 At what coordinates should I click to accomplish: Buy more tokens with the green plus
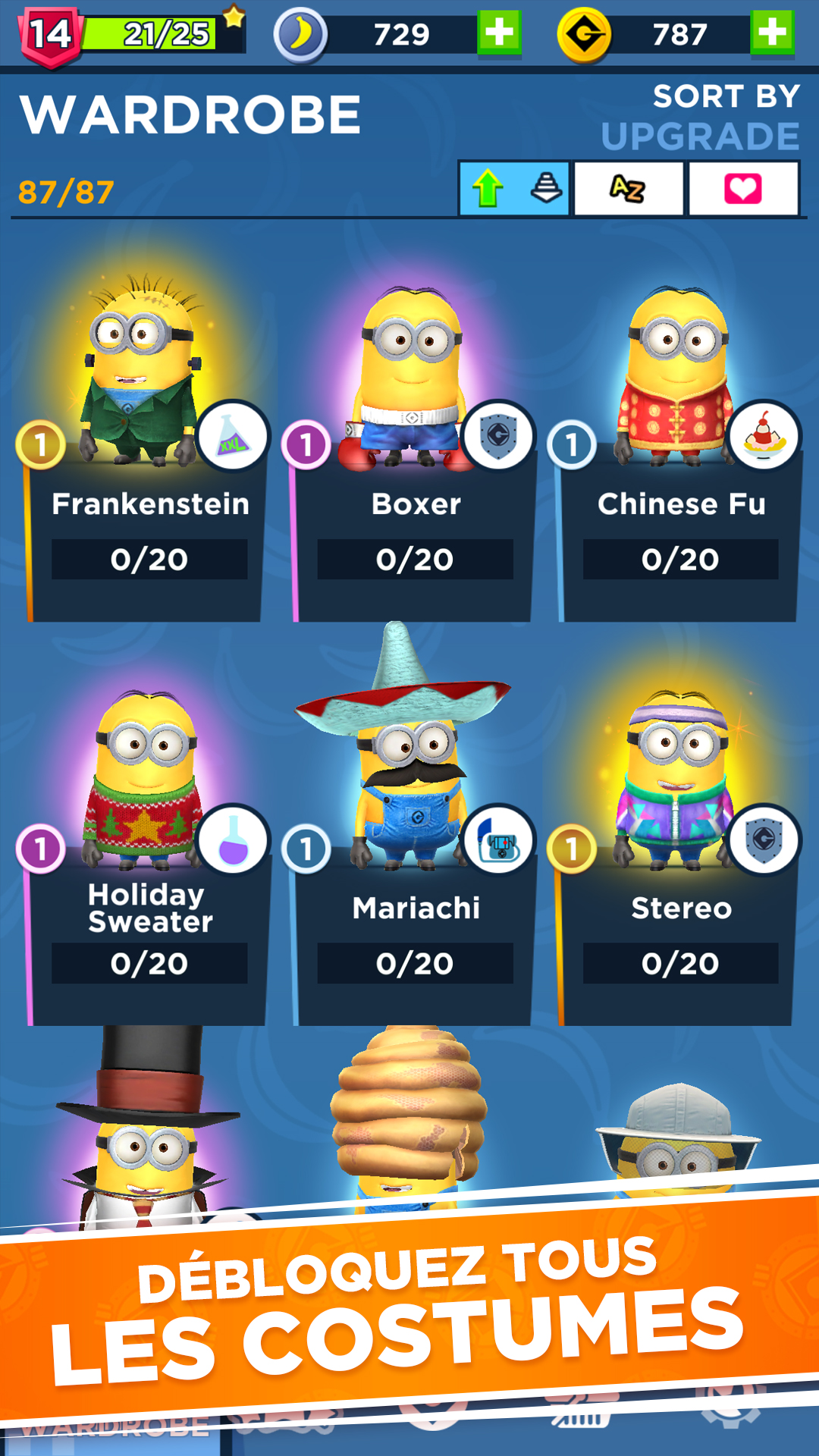772,33
